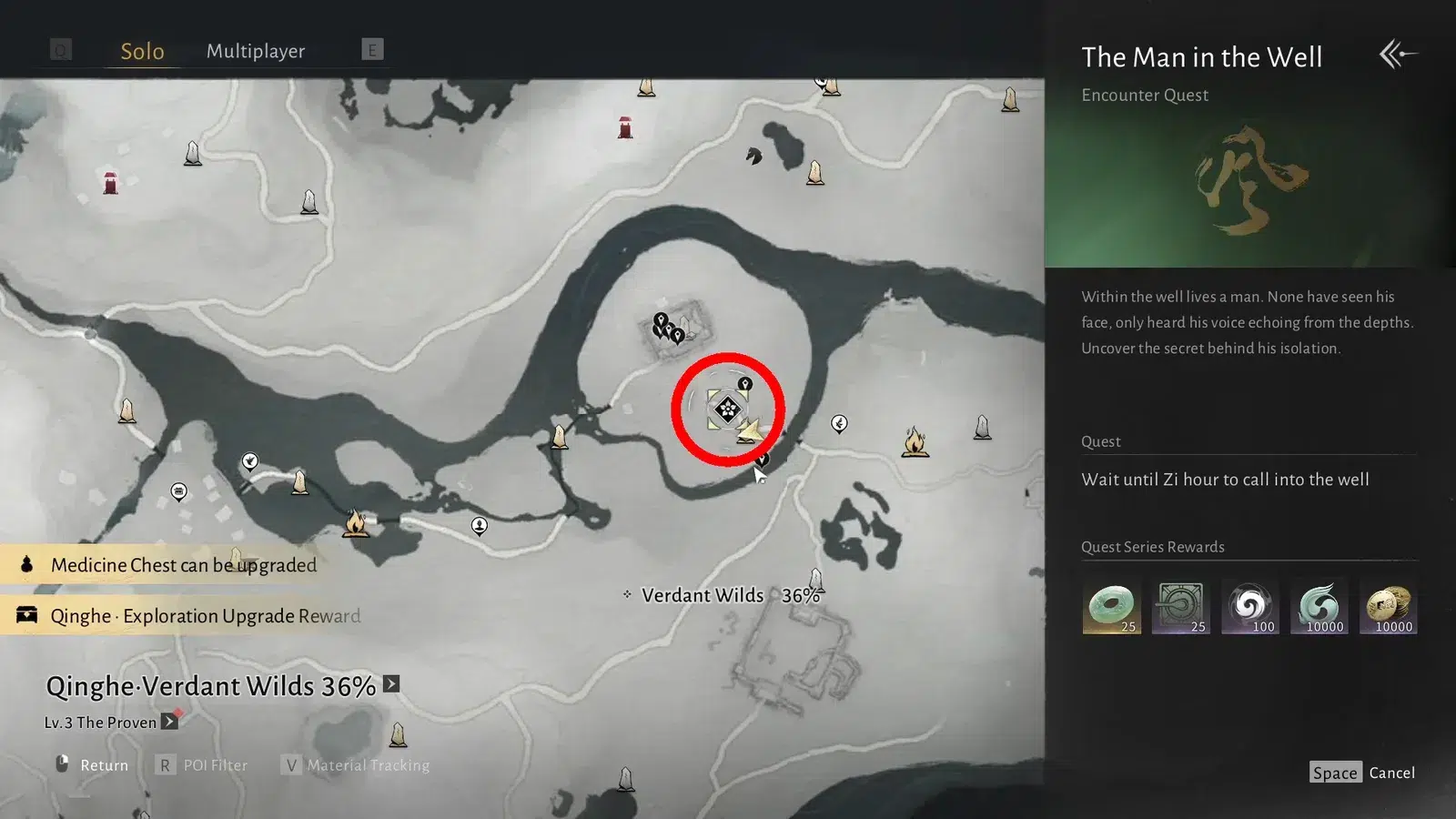Click the Return button

[x=92, y=765]
